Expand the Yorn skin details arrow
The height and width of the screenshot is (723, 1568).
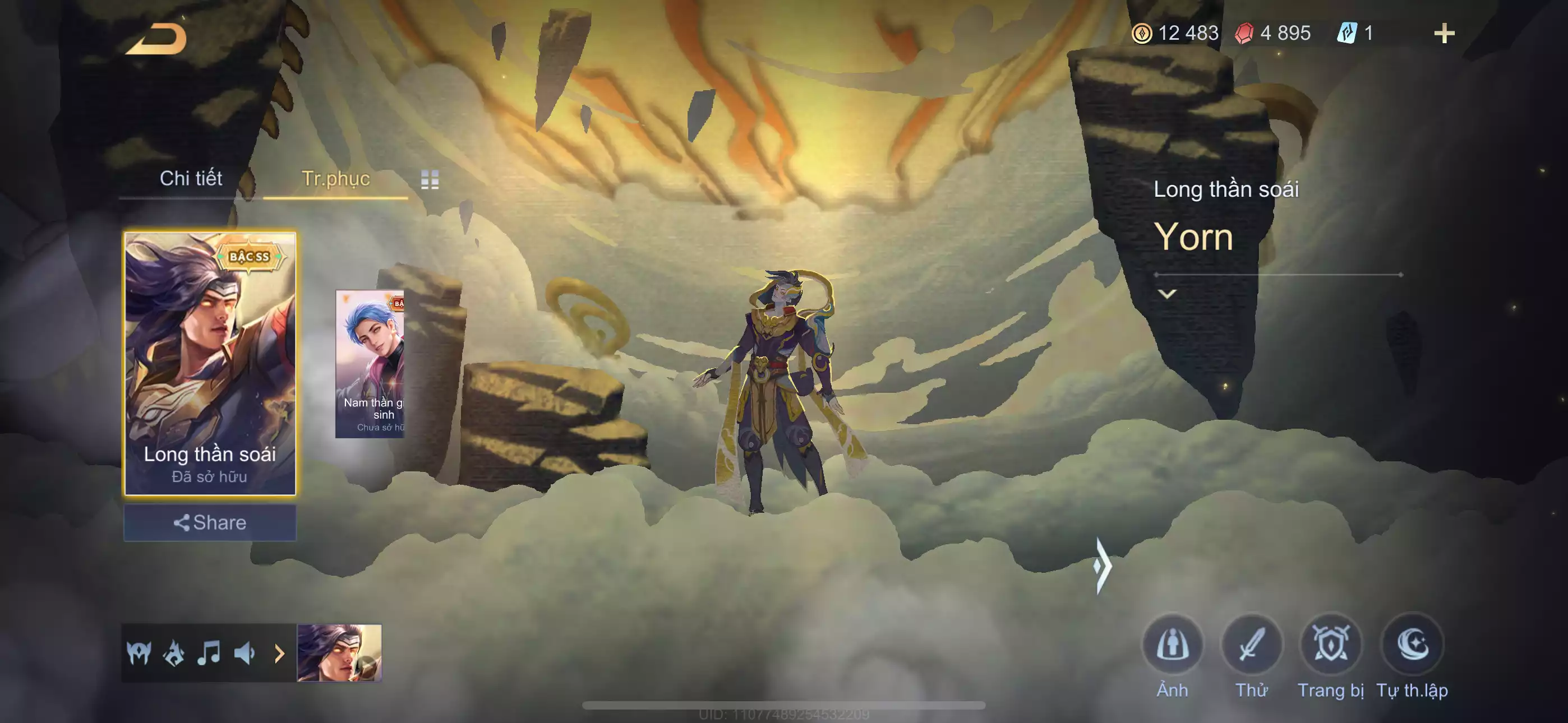tap(1166, 295)
